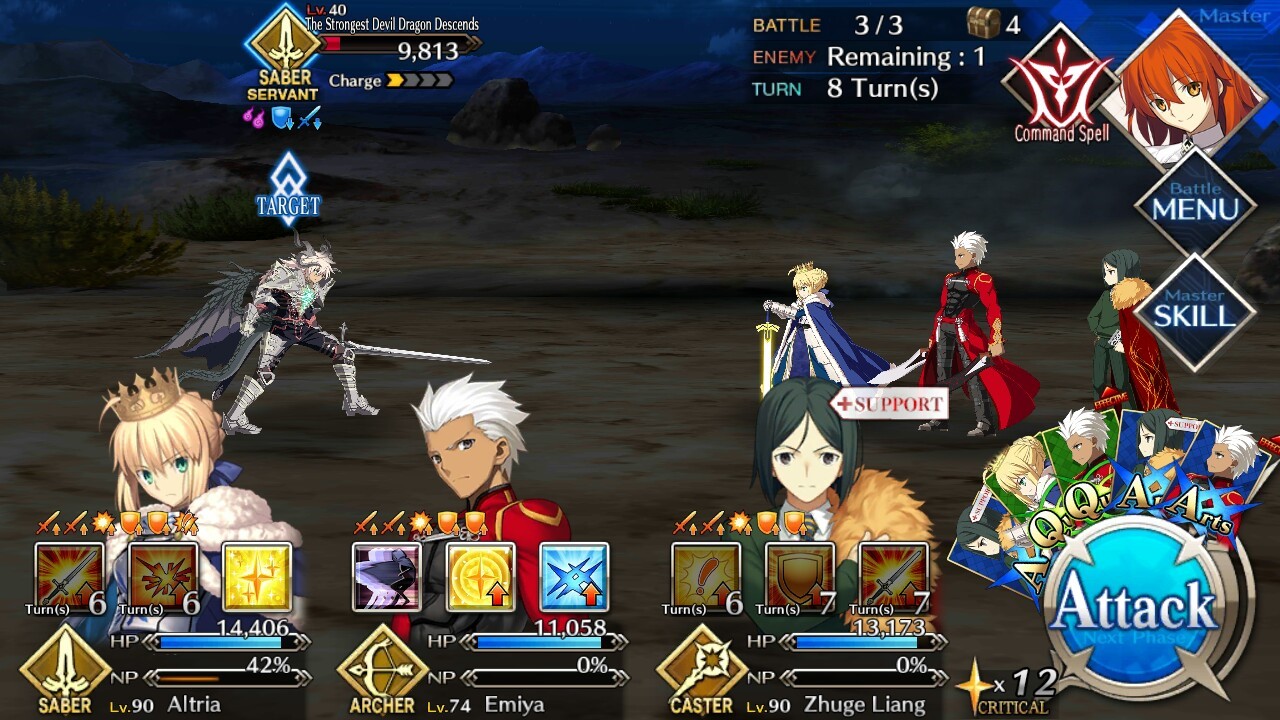Open the Master portrait in corner
Screen dimensions: 1280x720
coord(1192,90)
